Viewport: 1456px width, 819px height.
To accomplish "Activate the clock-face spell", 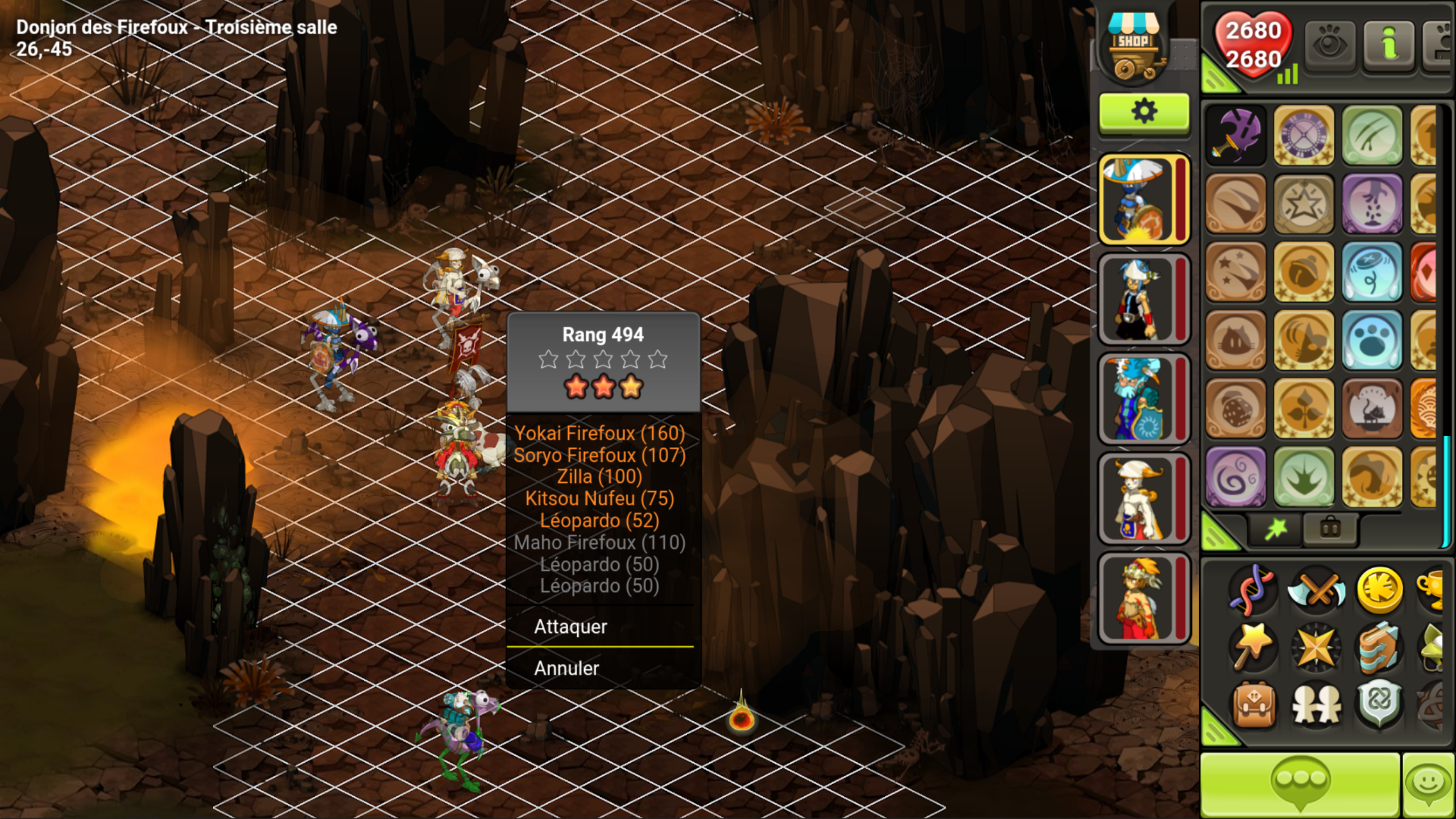I will (1304, 135).
